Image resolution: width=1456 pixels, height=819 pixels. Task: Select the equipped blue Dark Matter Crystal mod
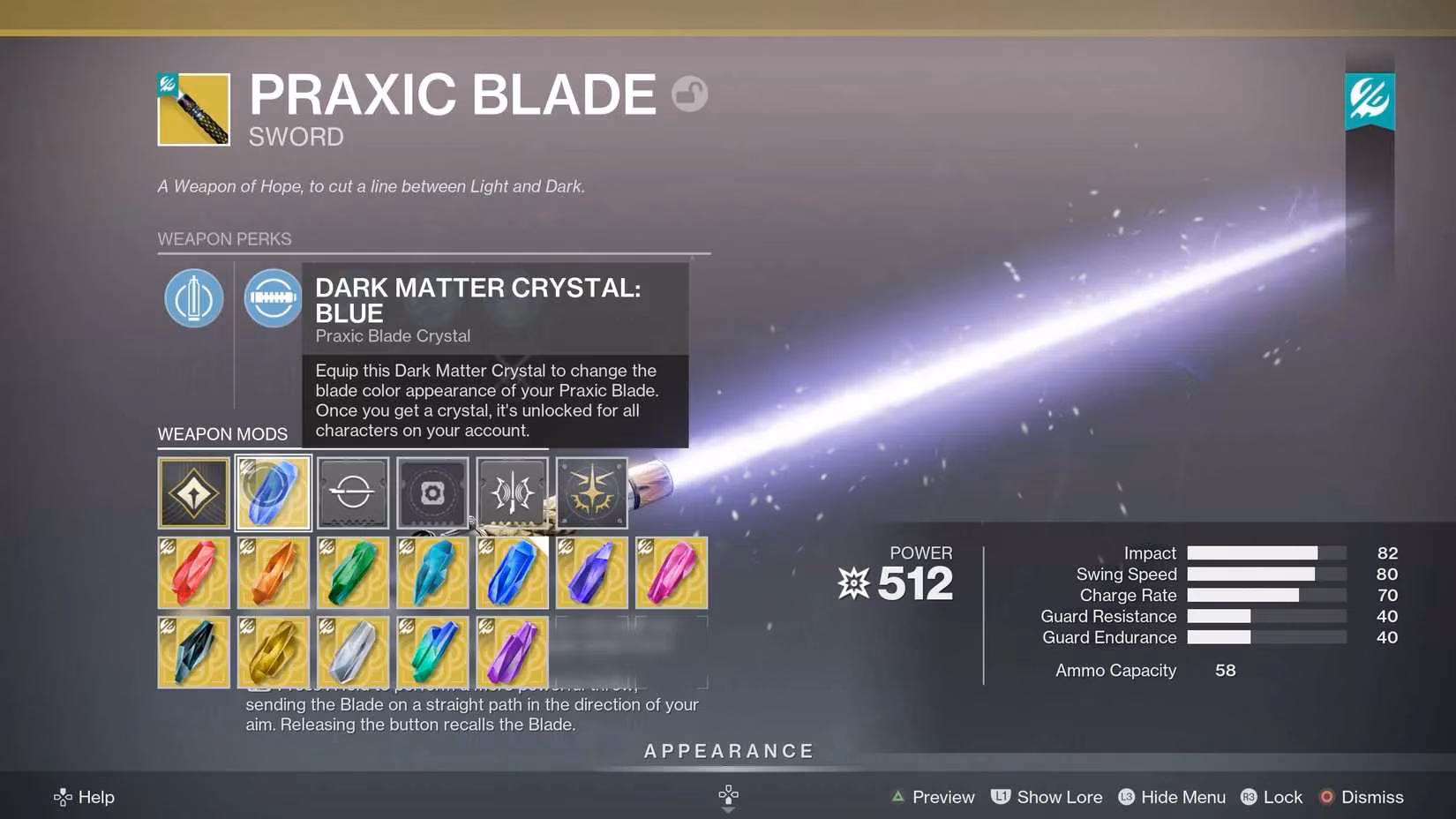pos(273,492)
